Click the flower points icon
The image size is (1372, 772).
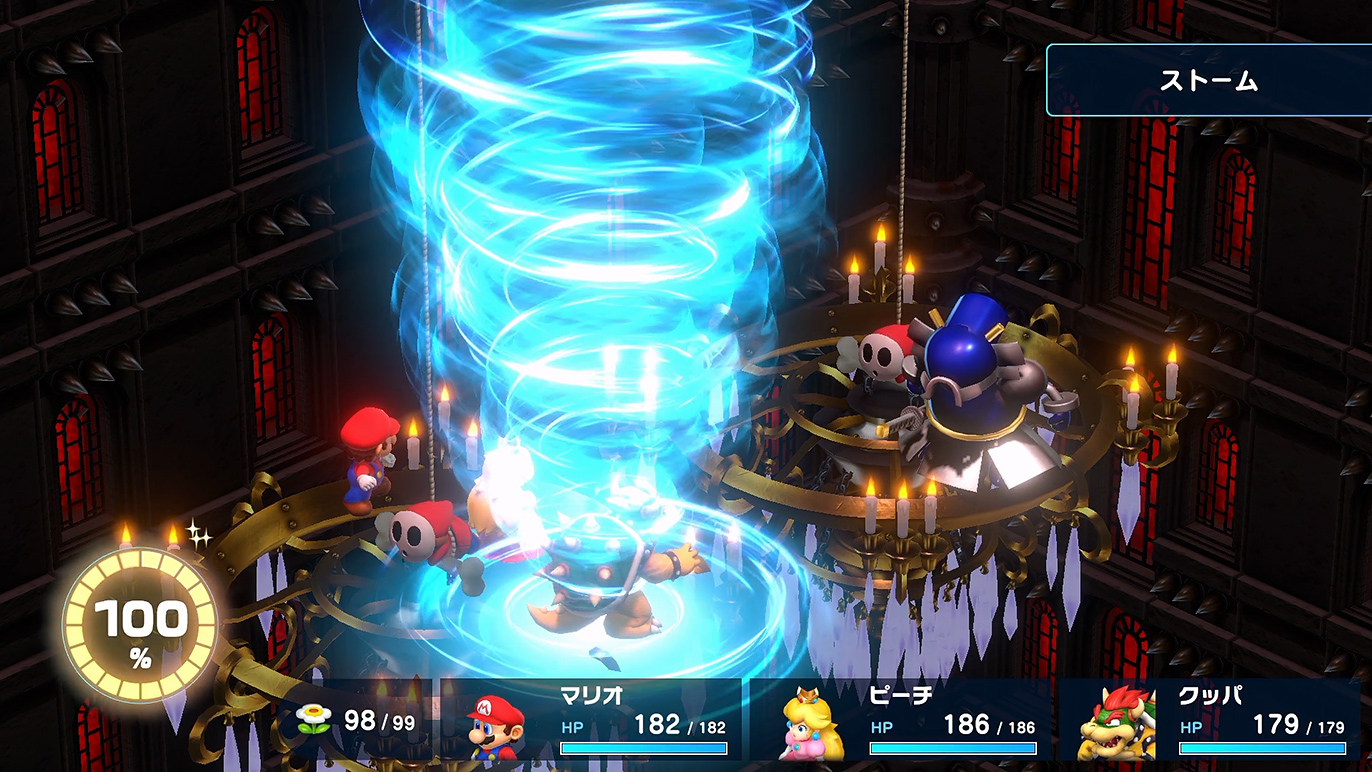[313, 717]
